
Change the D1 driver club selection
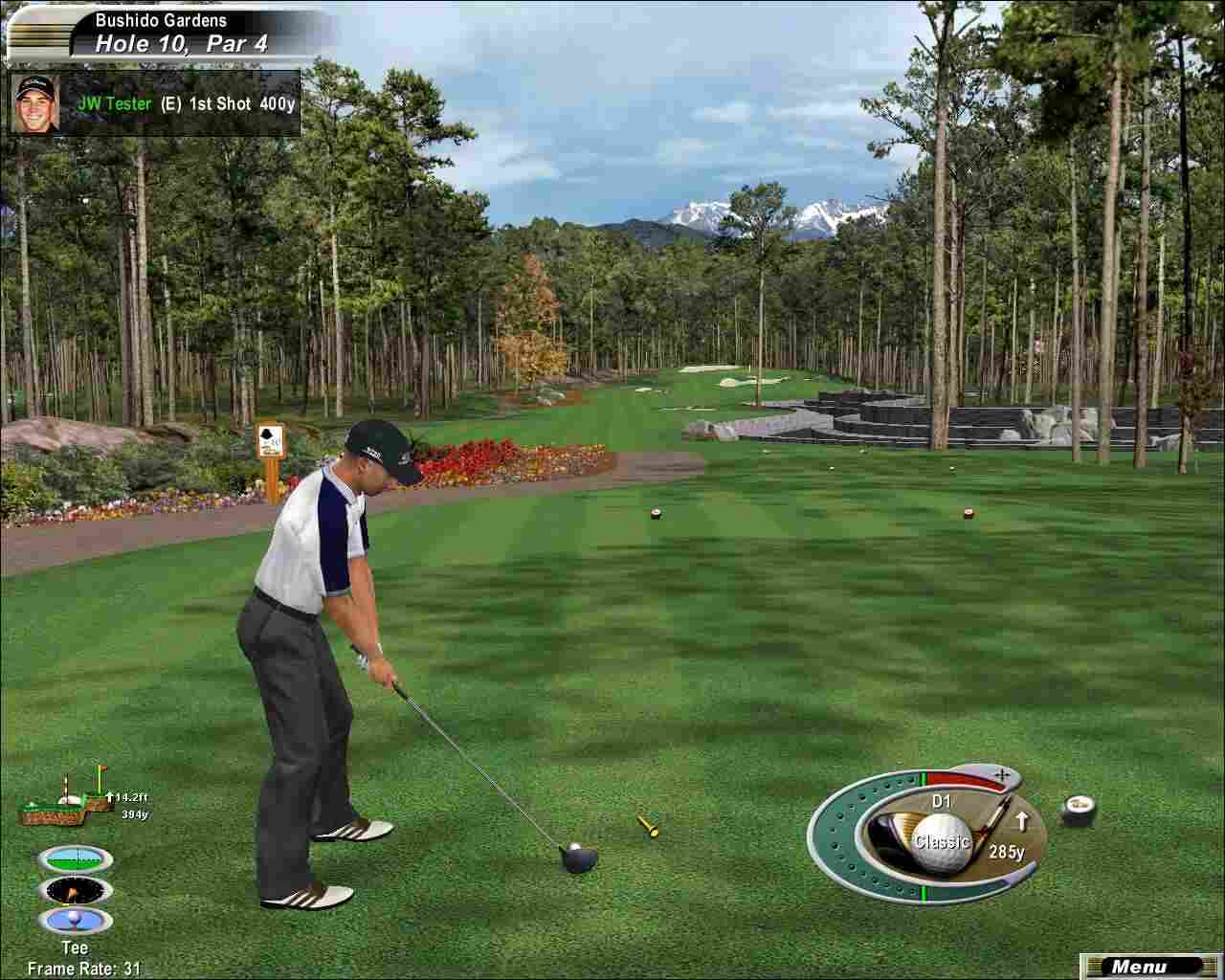(x=941, y=801)
